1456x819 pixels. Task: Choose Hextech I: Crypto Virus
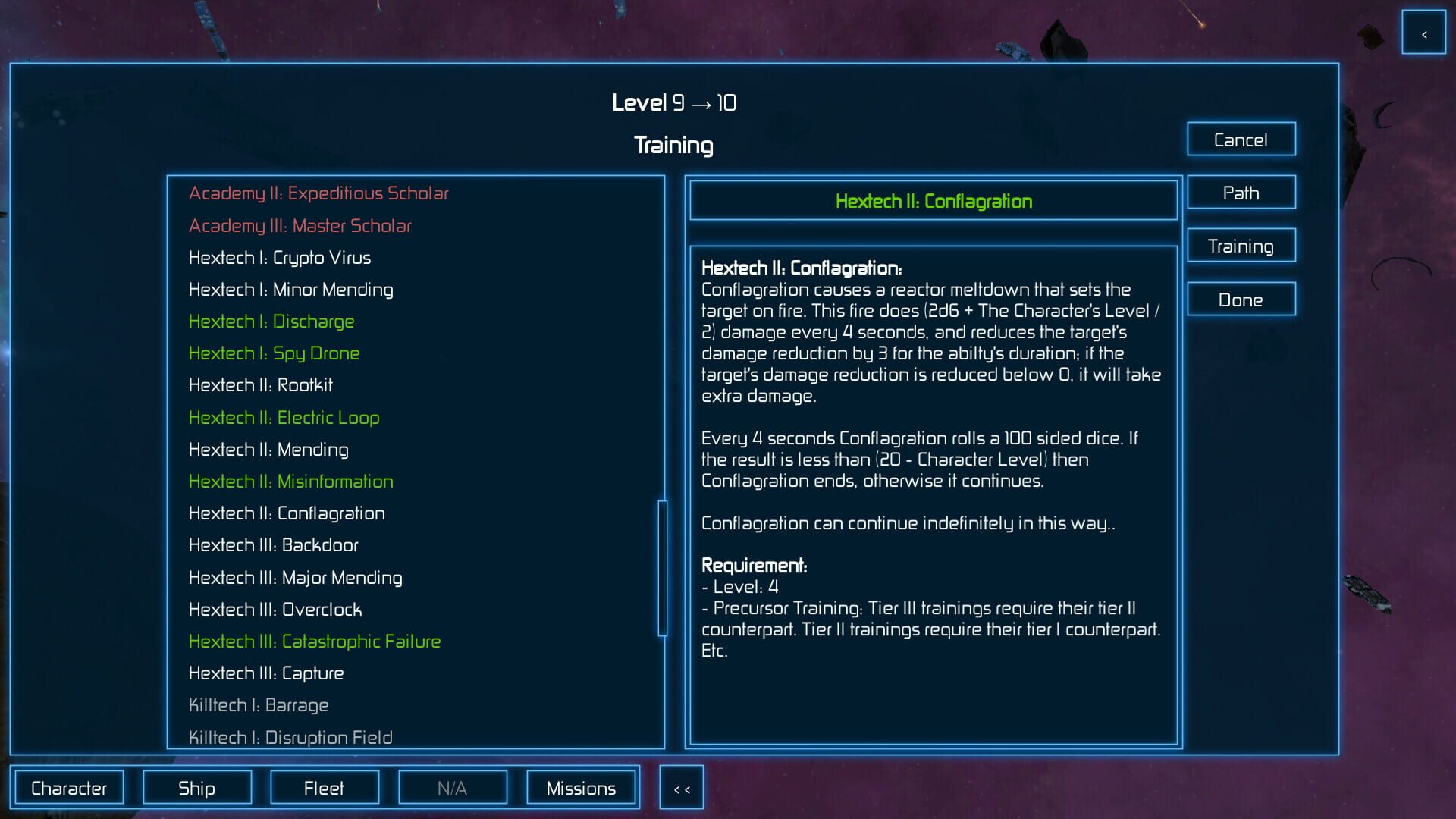pos(280,258)
